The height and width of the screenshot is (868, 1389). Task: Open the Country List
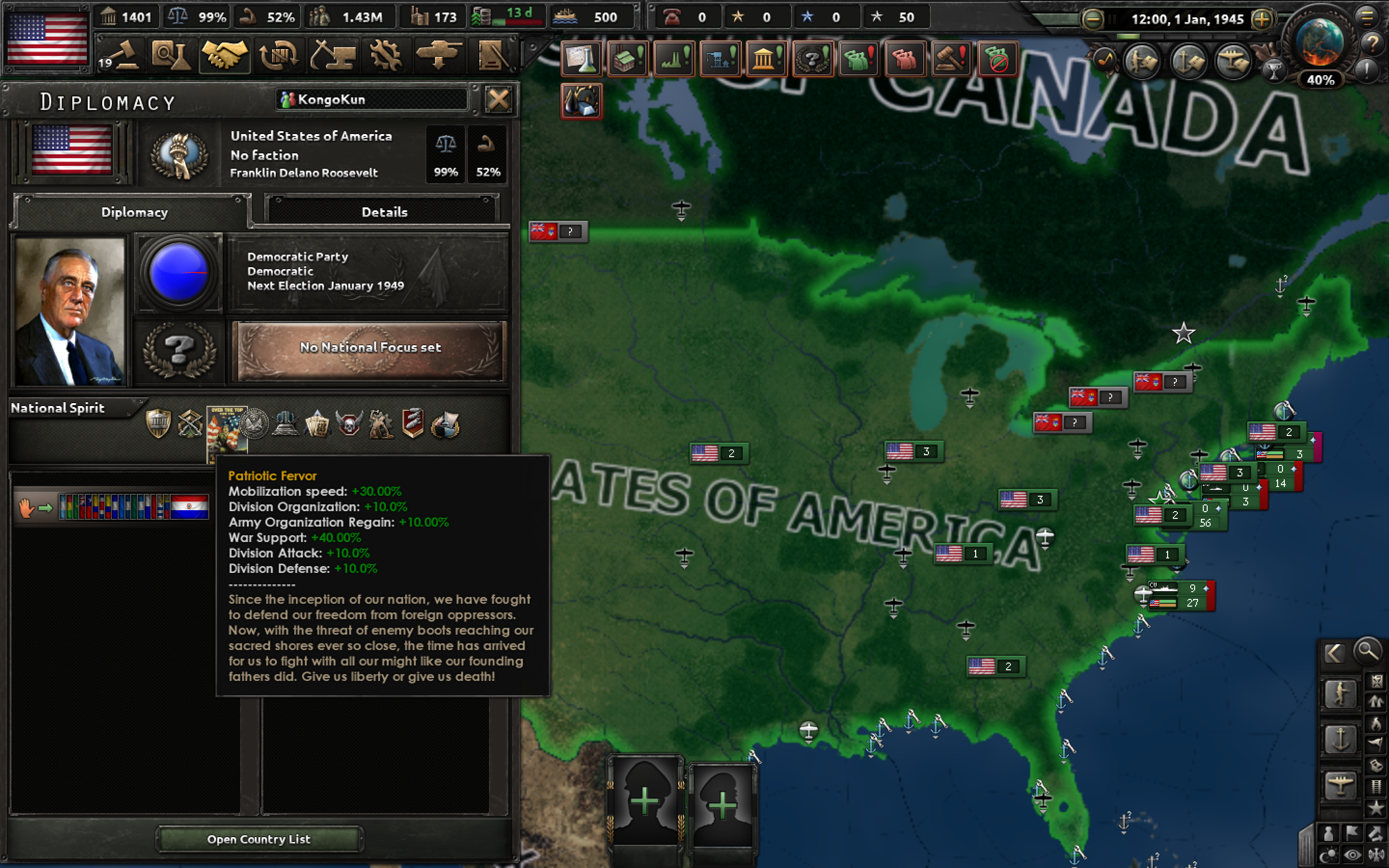tap(259, 839)
